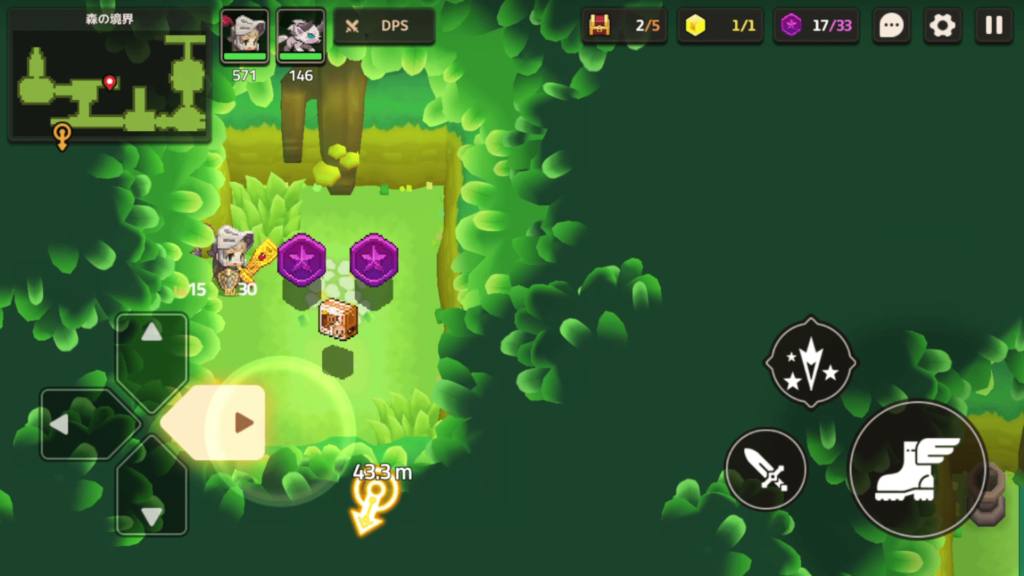Dash with the winged boot button

coord(917,469)
